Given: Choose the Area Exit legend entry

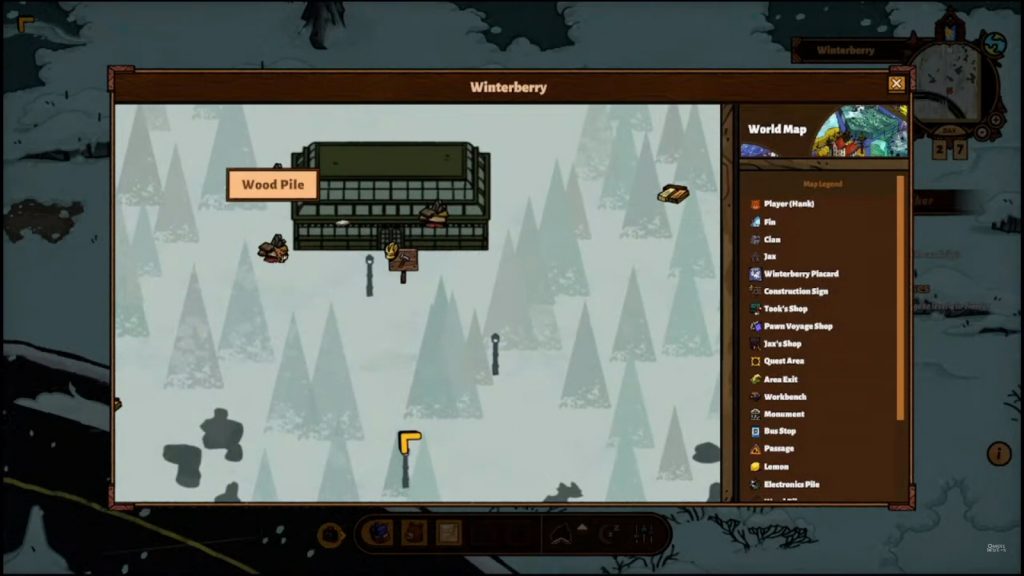Looking at the screenshot, I should (x=780, y=379).
